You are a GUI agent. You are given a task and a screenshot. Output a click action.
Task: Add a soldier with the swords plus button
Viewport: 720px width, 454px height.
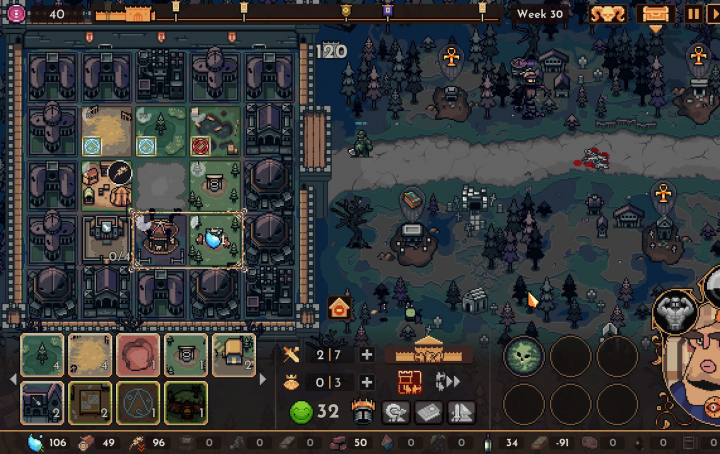tap(367, 355)
